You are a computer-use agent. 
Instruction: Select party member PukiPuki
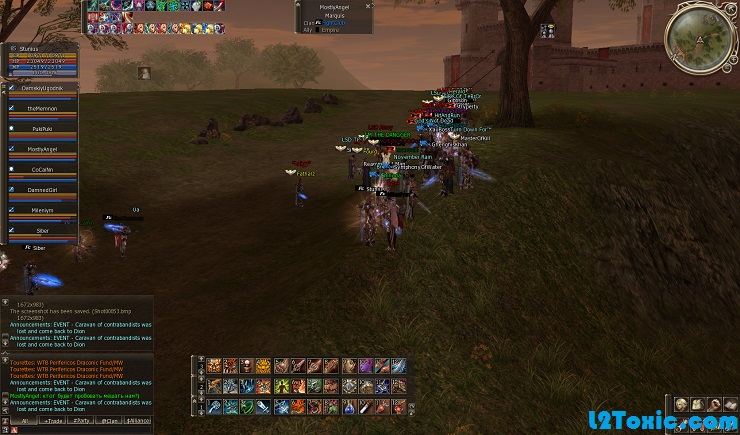coord(42,128)
